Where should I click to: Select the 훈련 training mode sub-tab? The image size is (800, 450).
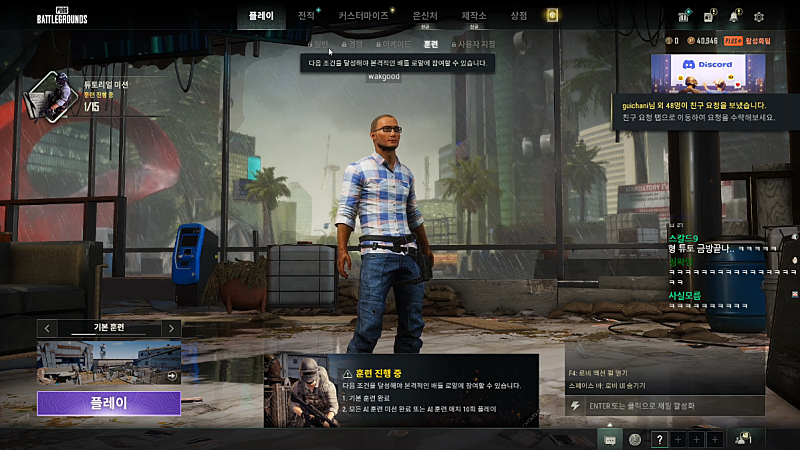pos(431,44)
